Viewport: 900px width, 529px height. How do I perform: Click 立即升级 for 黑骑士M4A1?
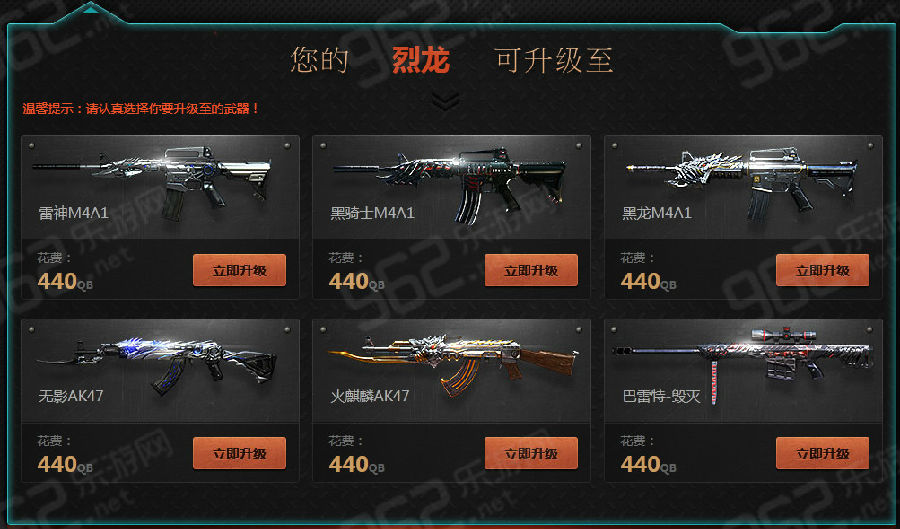pos(531,270)
